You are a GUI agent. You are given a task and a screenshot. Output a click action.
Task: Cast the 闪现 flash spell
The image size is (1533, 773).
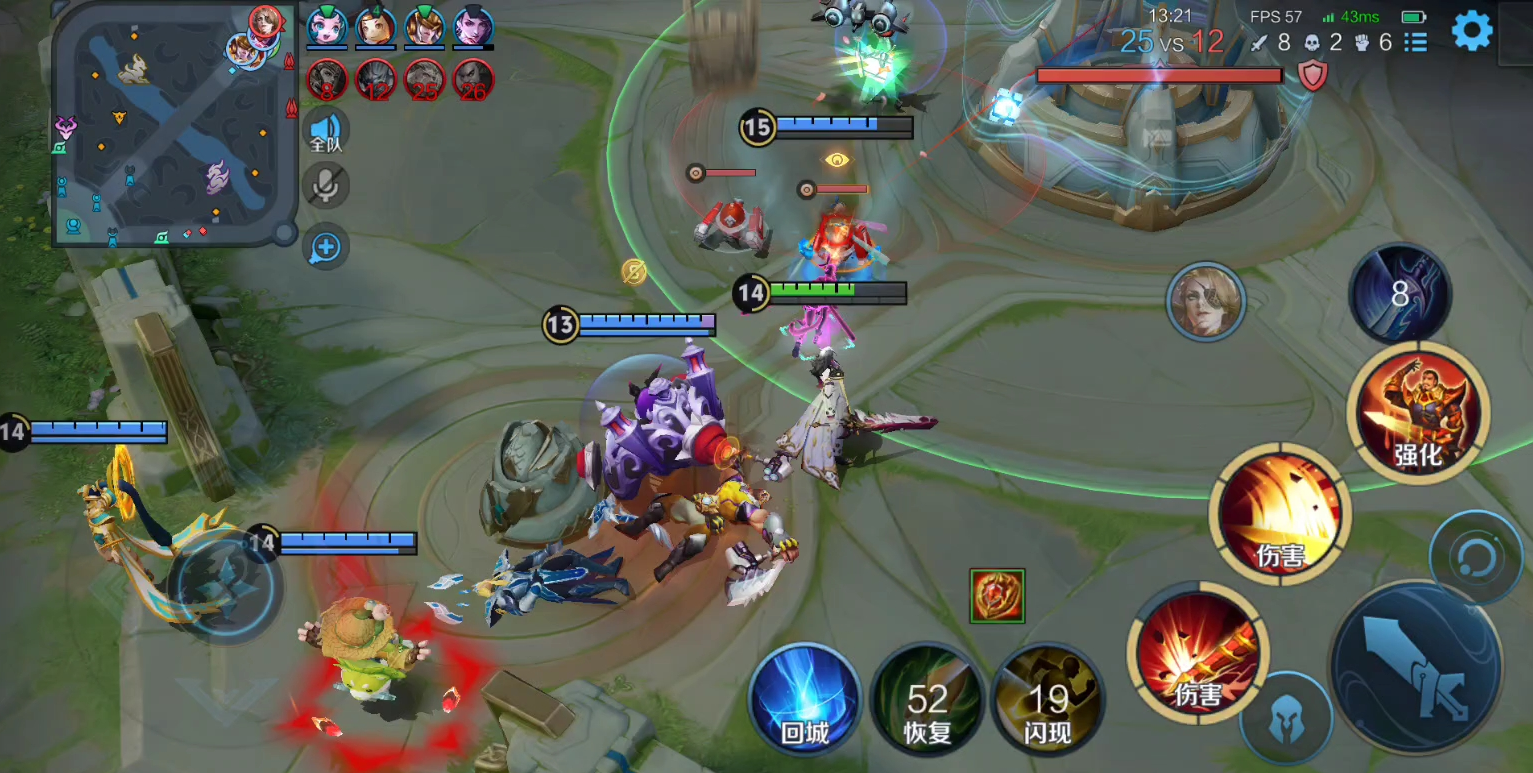click(x=1047, y=700)
